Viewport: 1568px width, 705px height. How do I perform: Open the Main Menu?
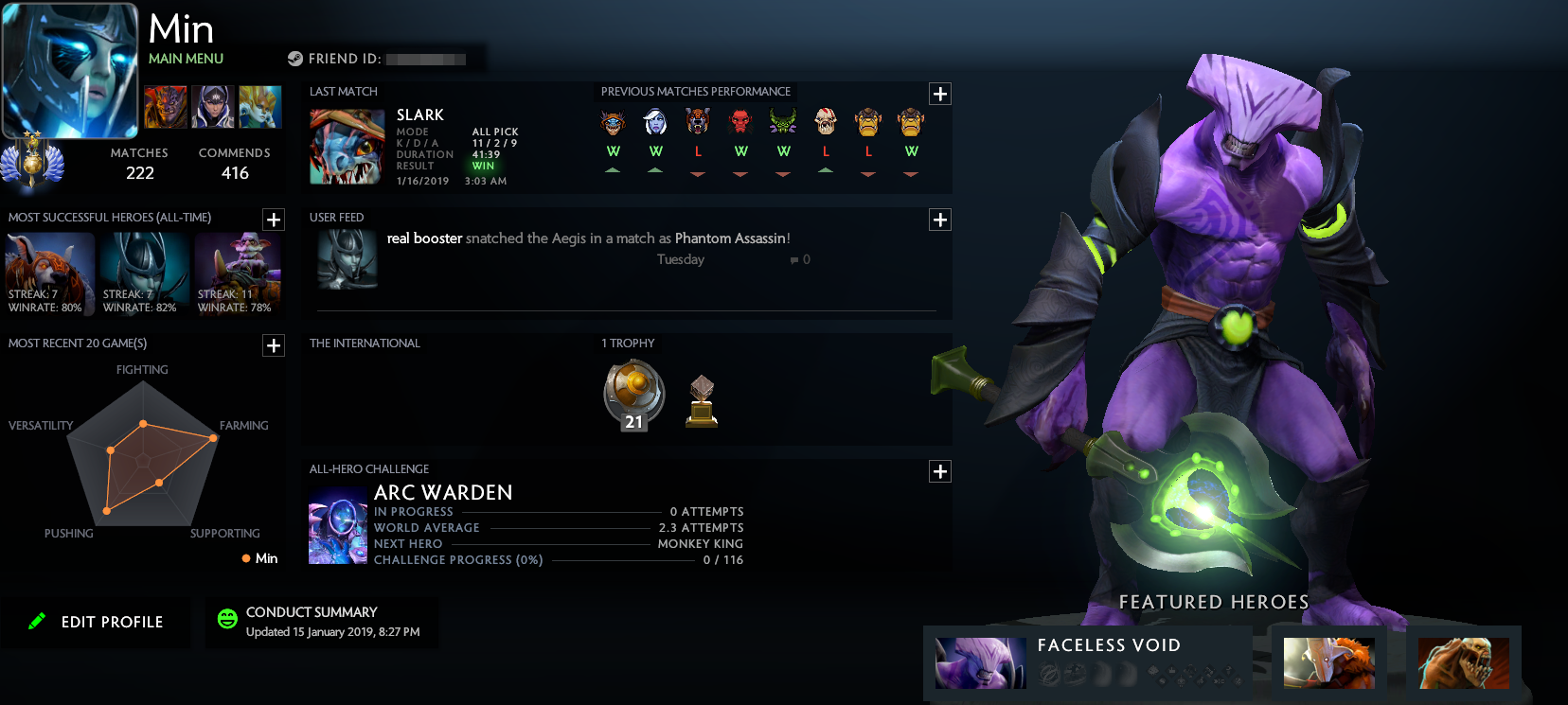click(x=186, y=58)
